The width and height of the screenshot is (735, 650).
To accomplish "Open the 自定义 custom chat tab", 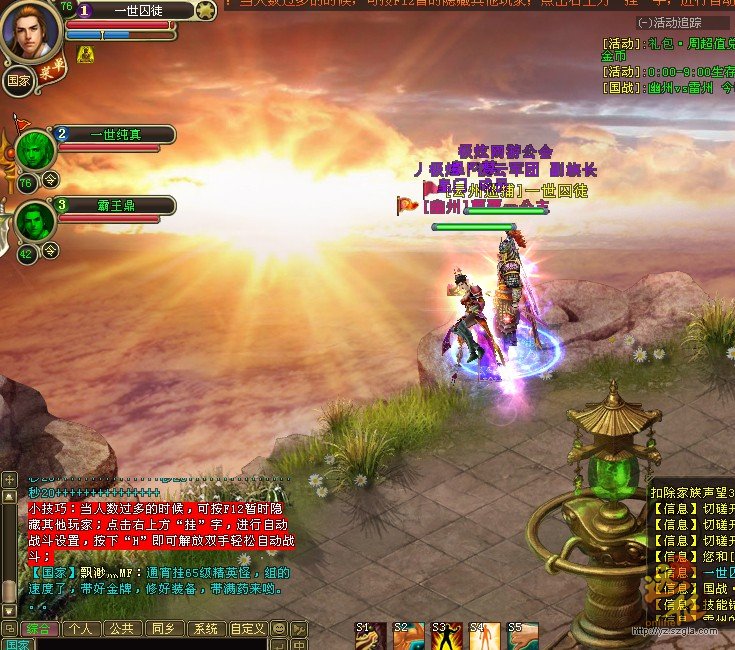I will tap(248, 629).
